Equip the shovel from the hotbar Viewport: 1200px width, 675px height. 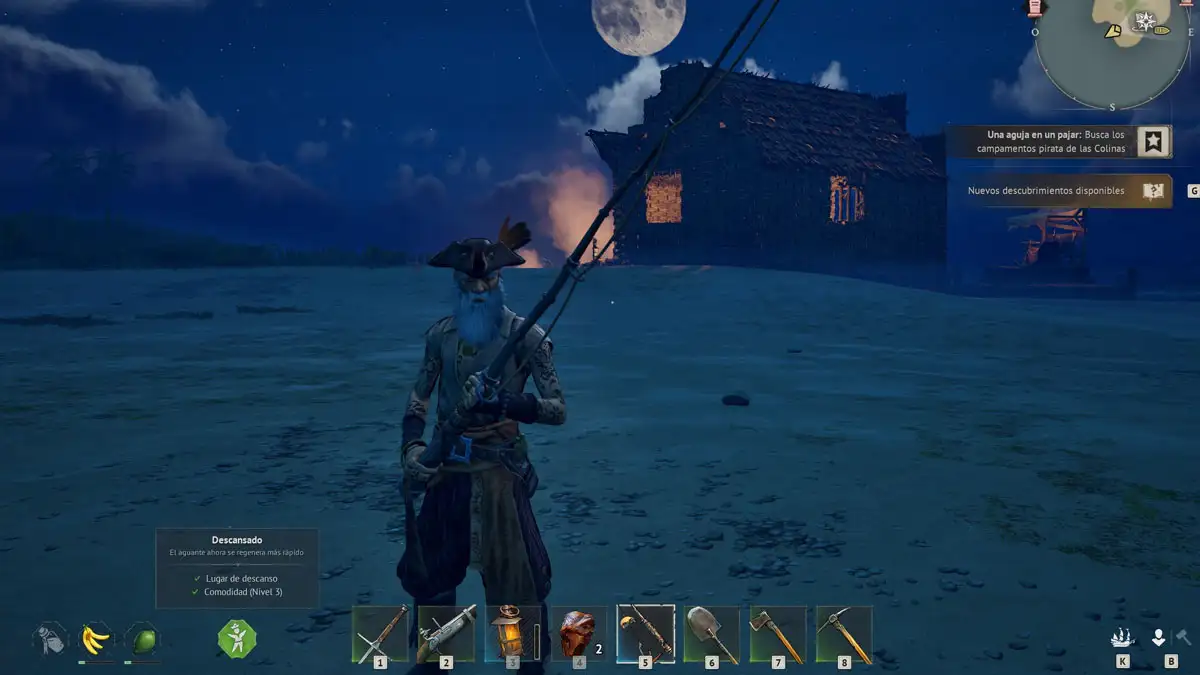[712, 634]
